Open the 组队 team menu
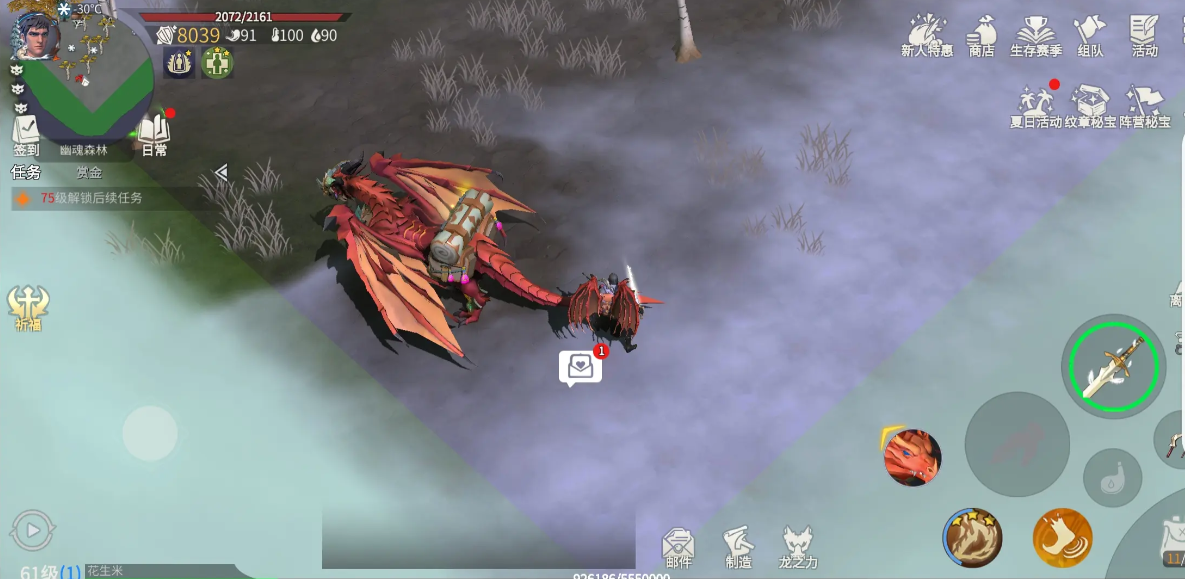Screen dimensions: 1185x579 tap(1090, 36)
